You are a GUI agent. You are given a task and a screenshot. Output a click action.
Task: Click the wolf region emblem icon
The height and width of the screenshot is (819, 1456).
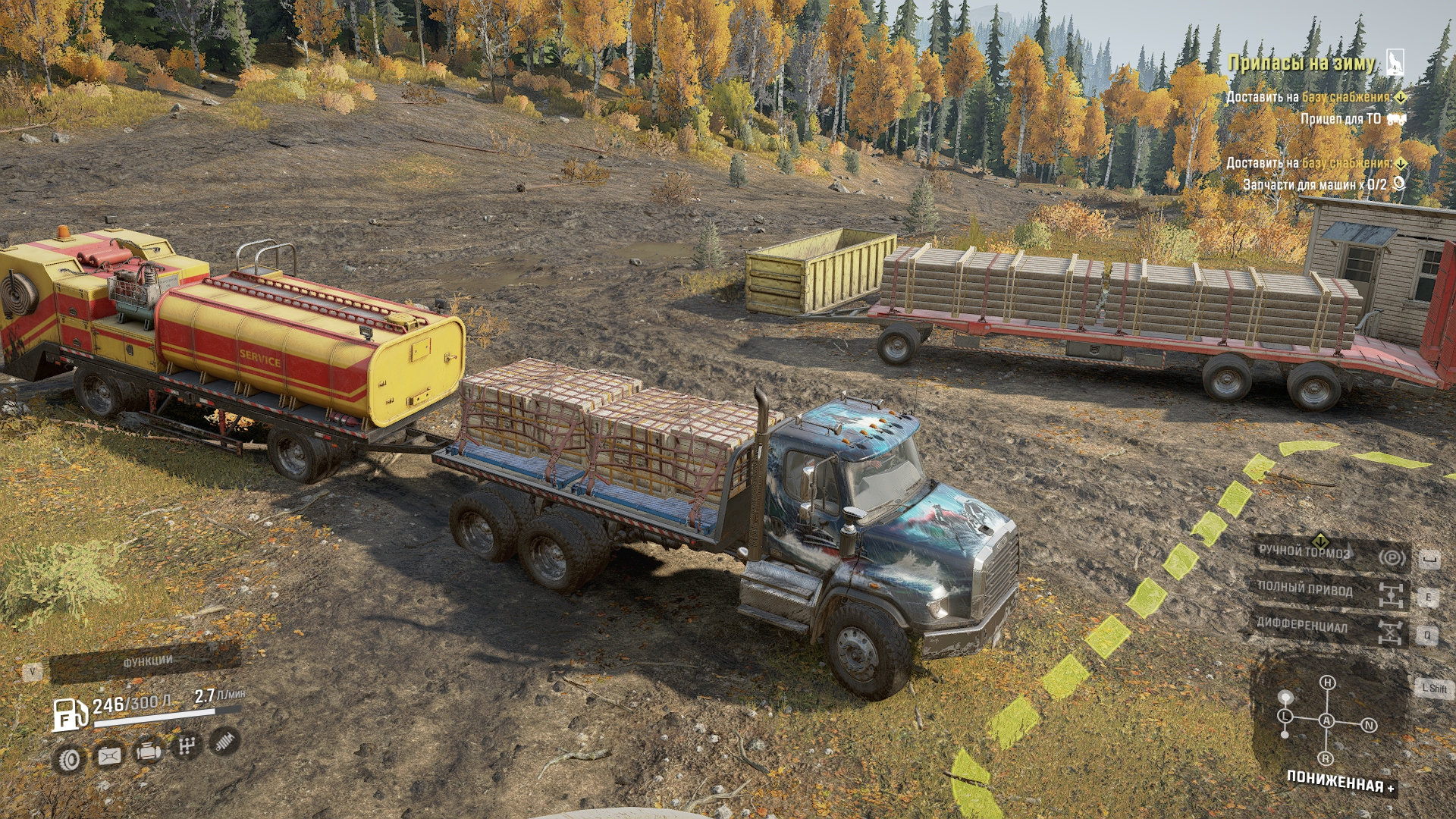pos(1395,62)
